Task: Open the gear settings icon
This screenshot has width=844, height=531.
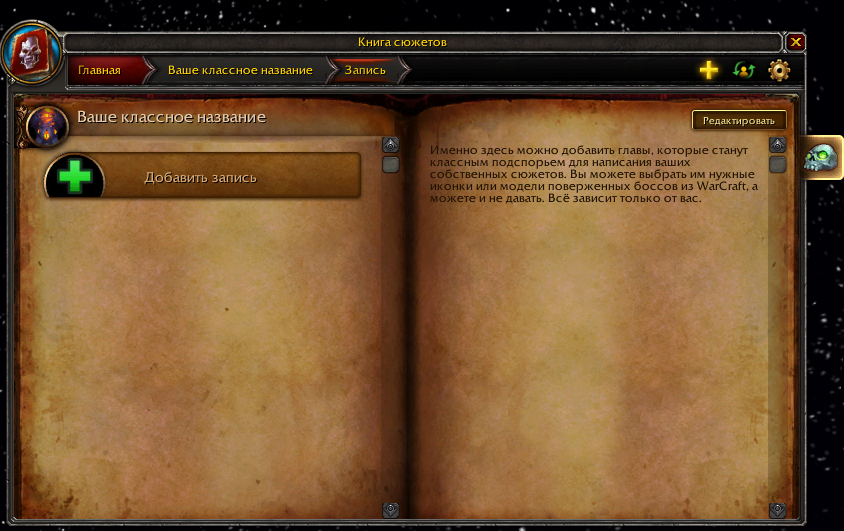Action: (779, 70)
